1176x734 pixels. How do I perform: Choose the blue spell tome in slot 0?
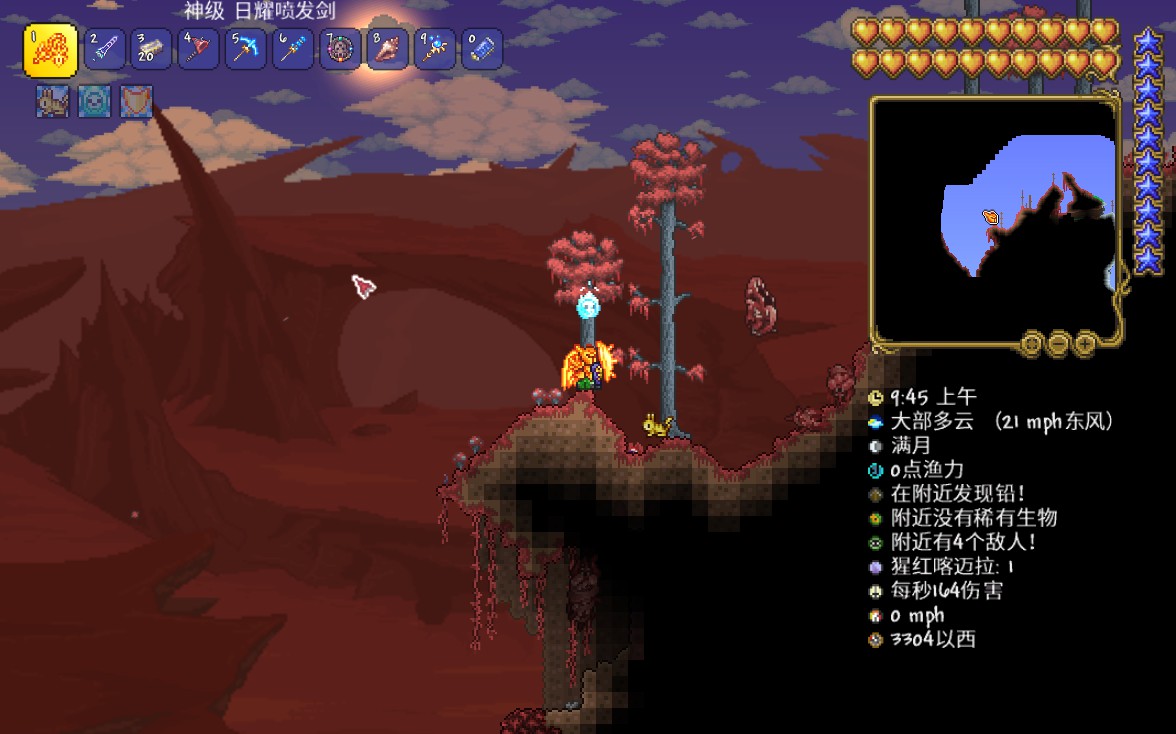click(x=481, y=48)
